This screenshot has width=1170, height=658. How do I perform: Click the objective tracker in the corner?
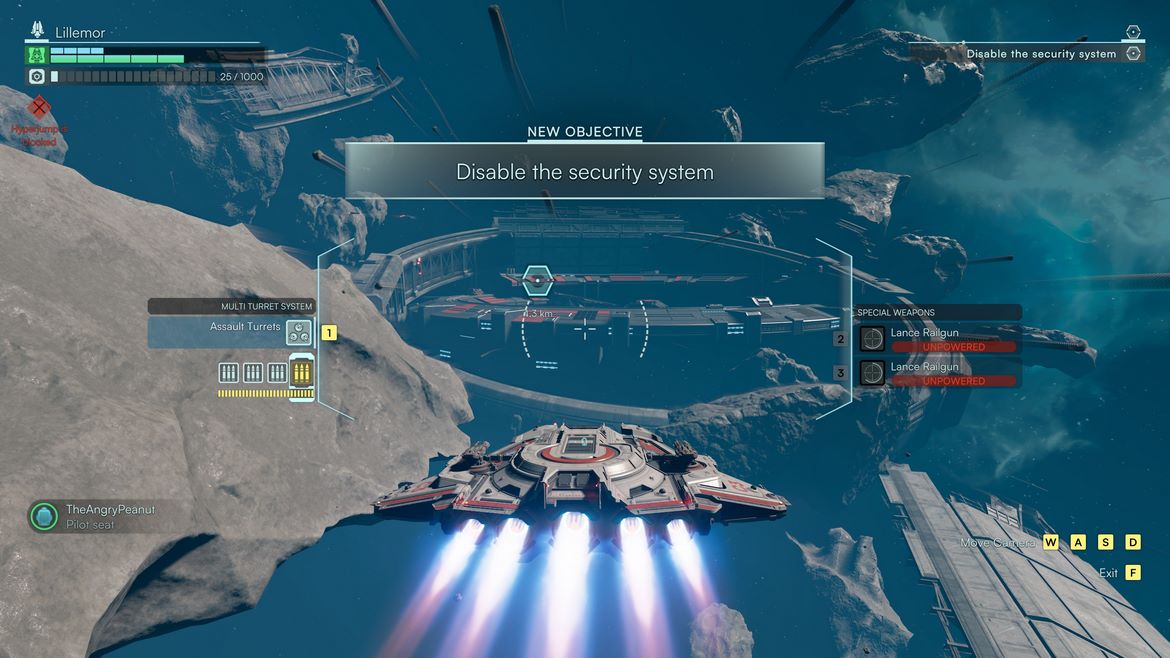[1041, 54]
